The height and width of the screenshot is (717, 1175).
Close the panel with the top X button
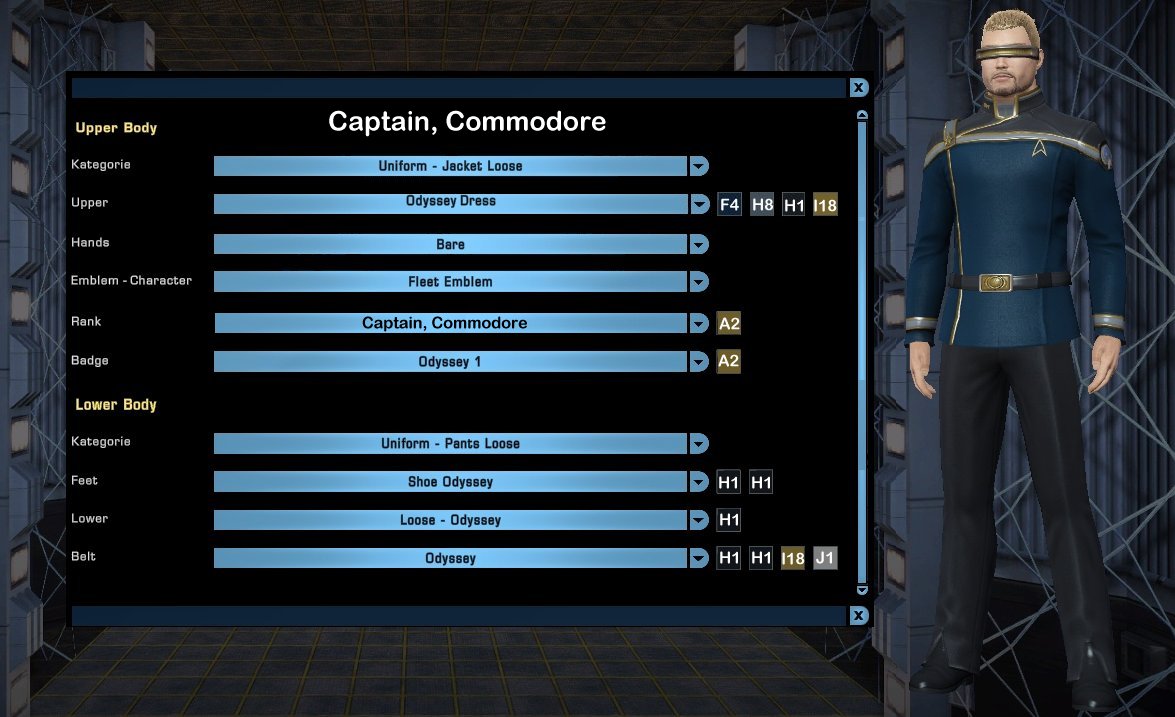pyautogui.click(x=858, y=87)
